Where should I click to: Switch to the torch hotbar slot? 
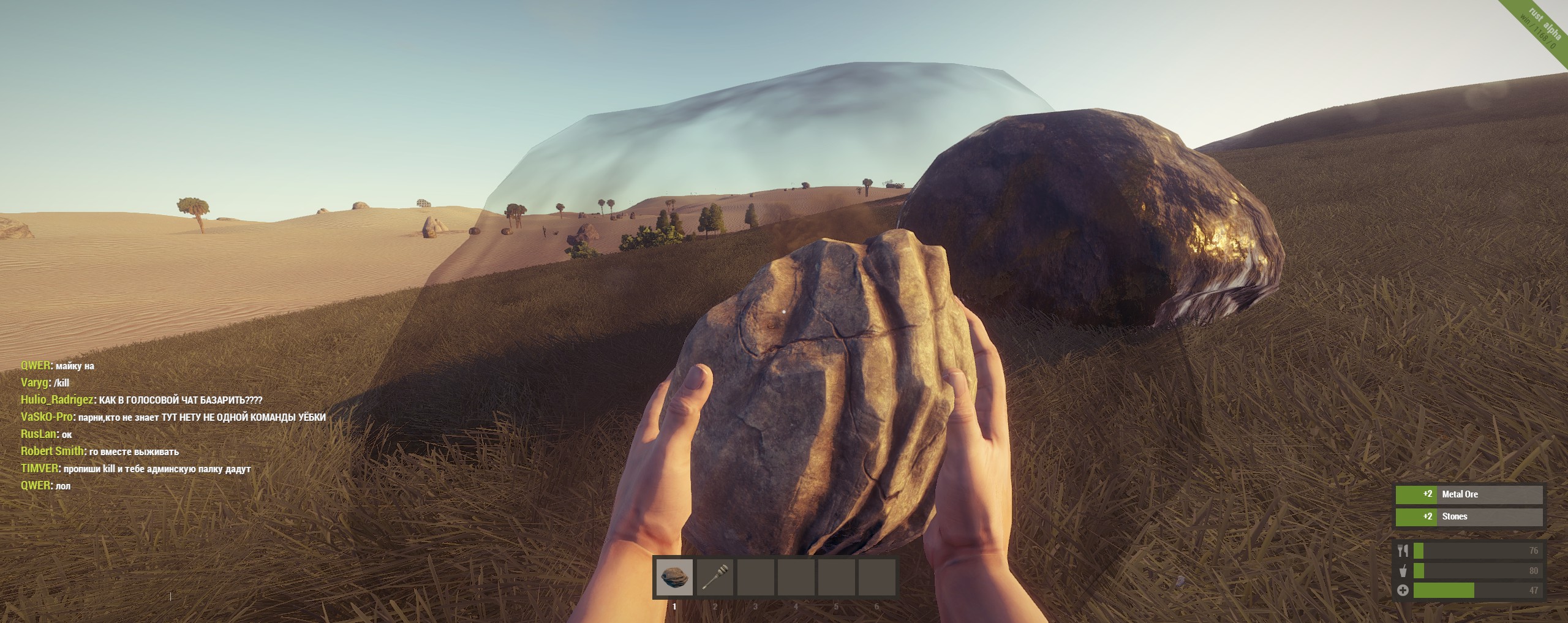tap(715, 577)
